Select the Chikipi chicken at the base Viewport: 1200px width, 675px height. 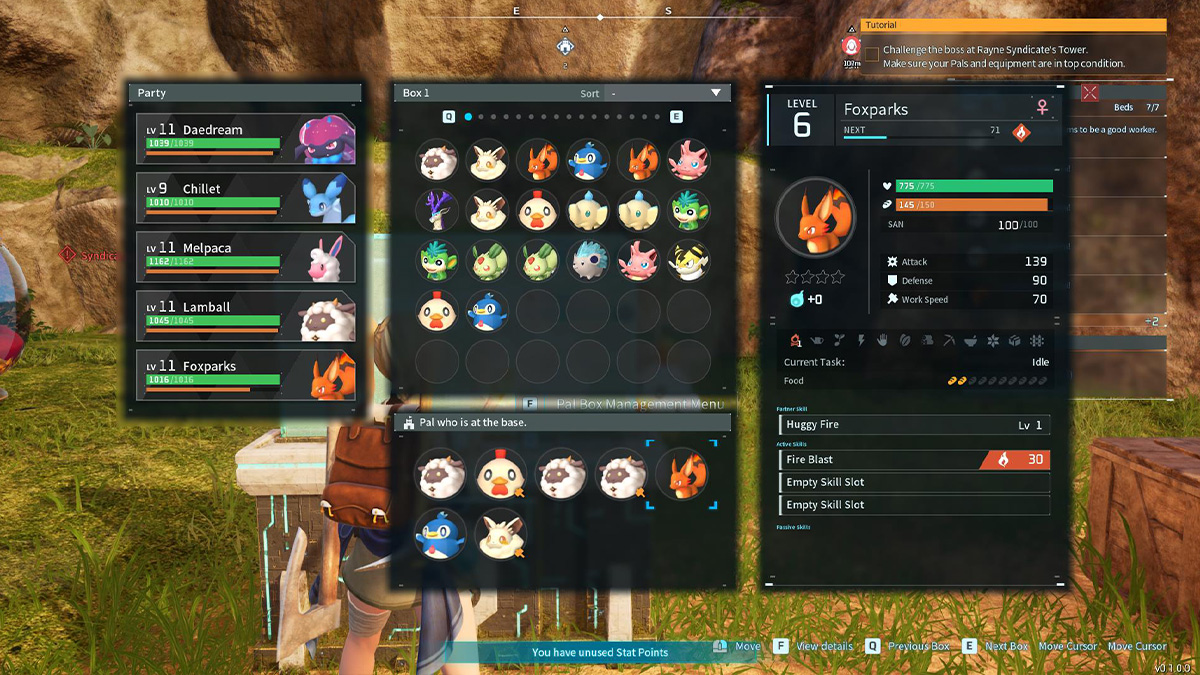pos(500,473)
